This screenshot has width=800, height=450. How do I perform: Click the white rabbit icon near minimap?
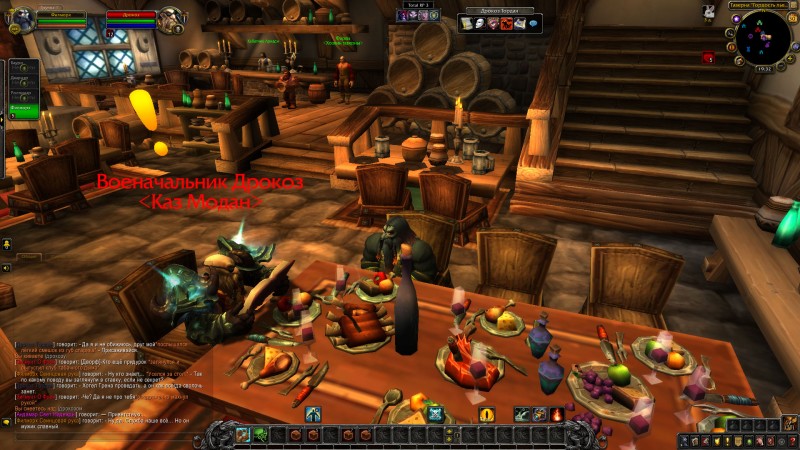[x=709, y=12]
